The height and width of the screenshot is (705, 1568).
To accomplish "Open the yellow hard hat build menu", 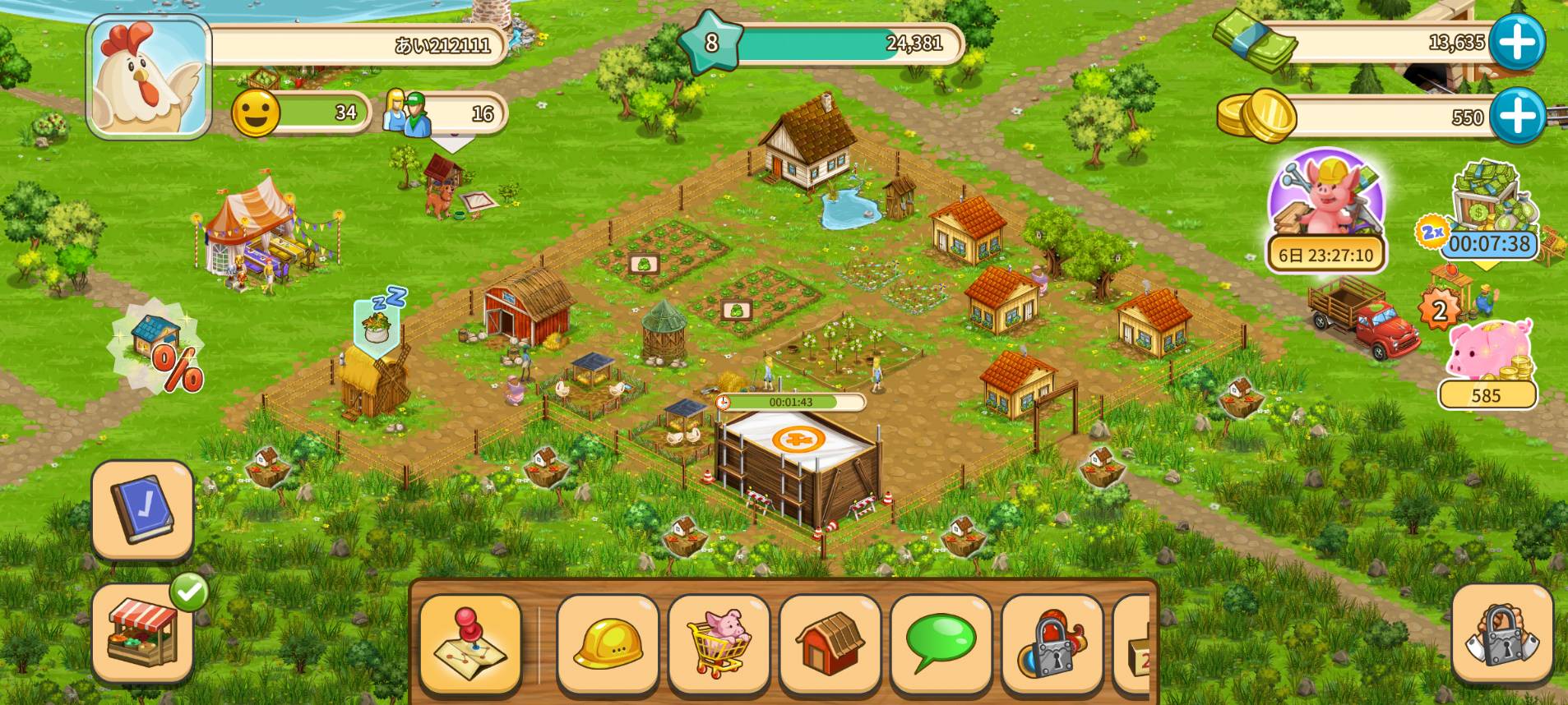I will tap(608, 643).
